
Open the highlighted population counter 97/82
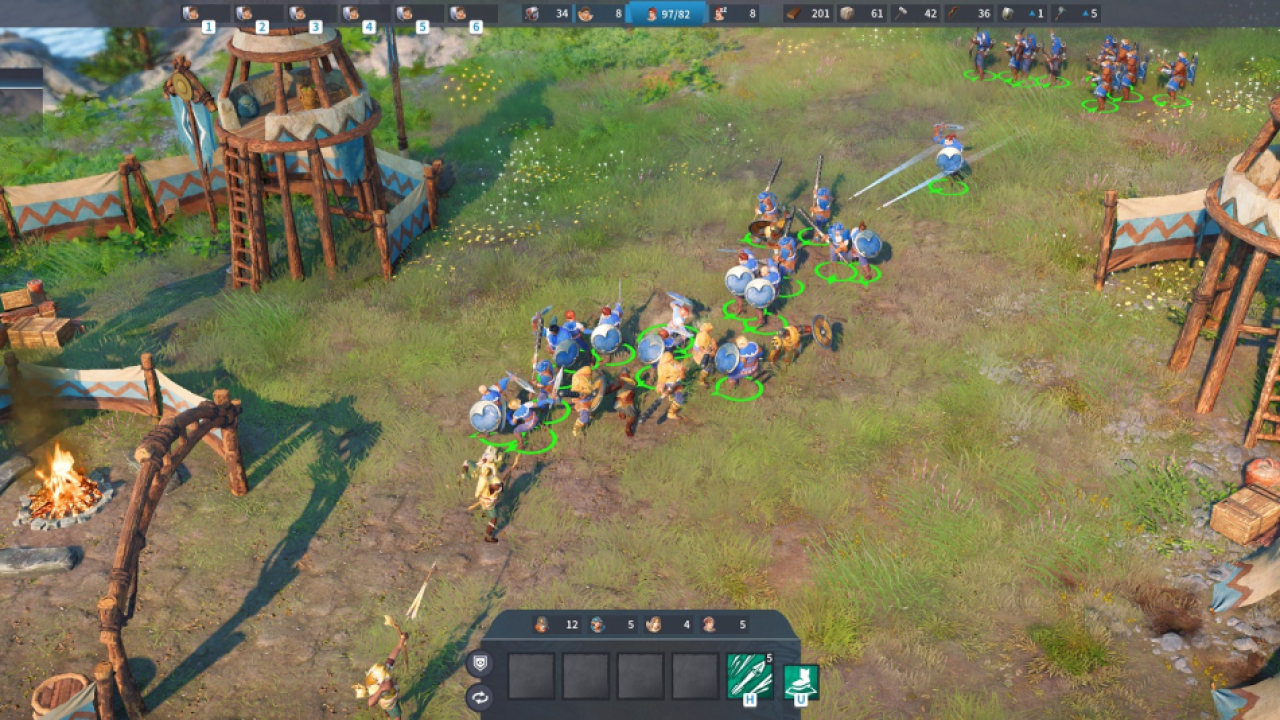point(665,15)
